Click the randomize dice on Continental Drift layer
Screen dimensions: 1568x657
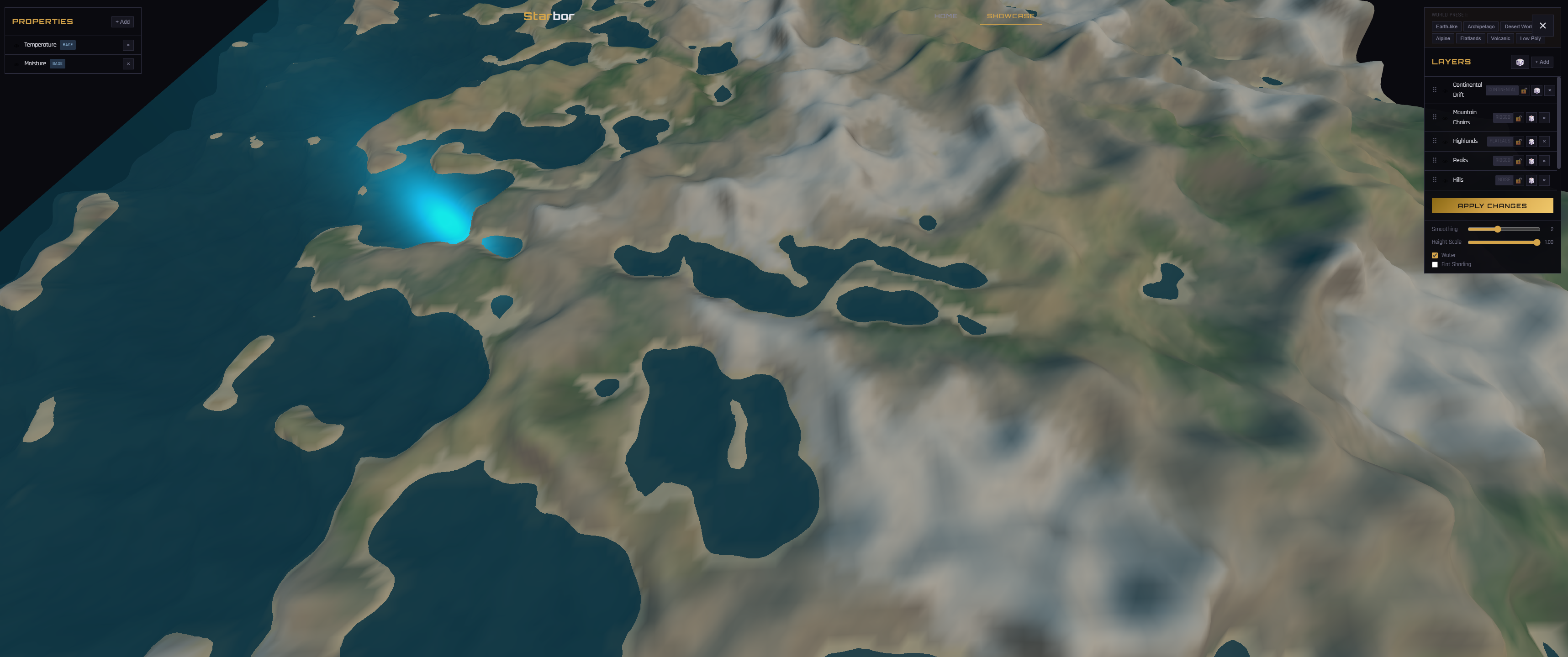point(1537,91)
